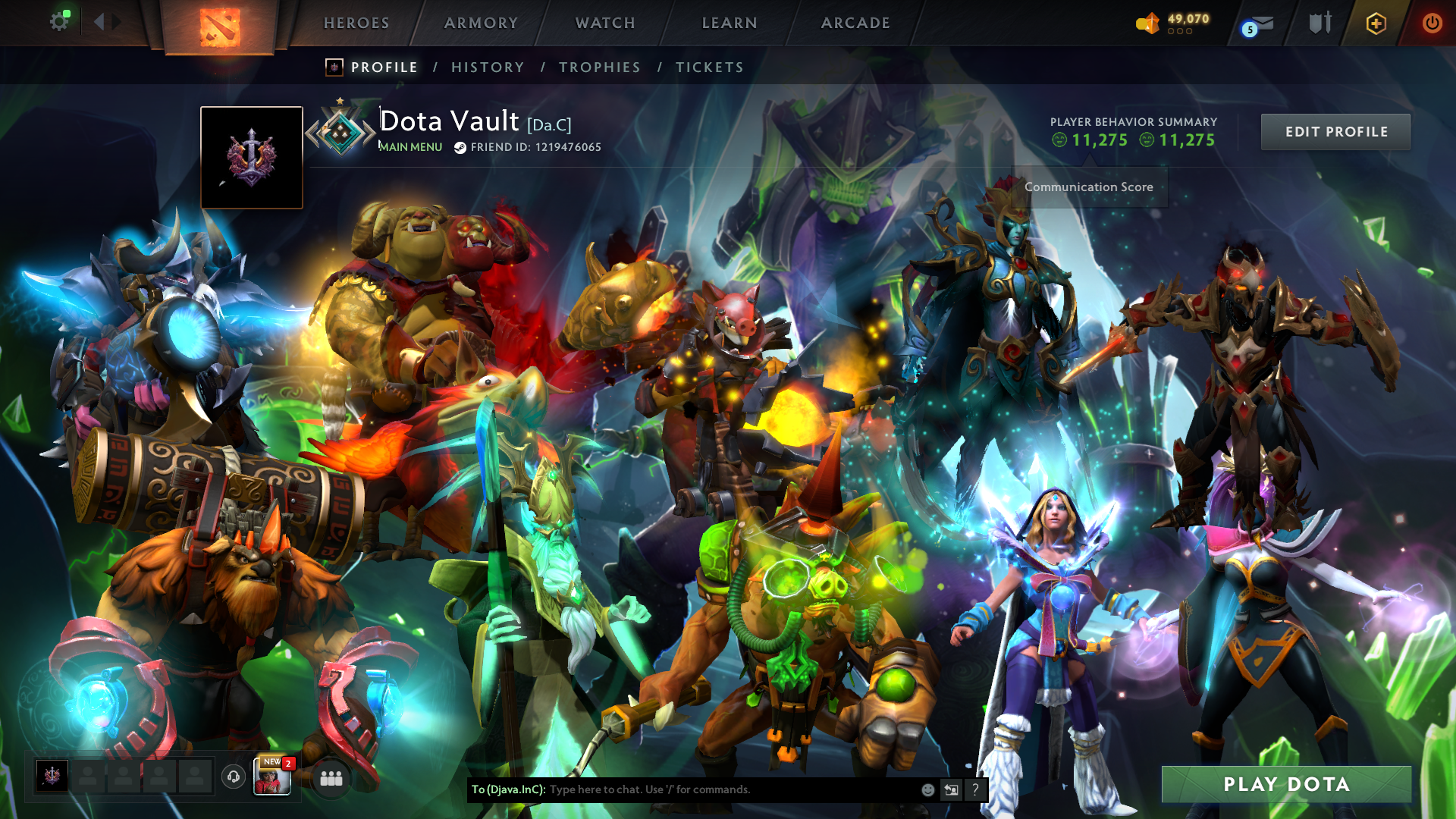Open the Armory section

coord(481,24)
